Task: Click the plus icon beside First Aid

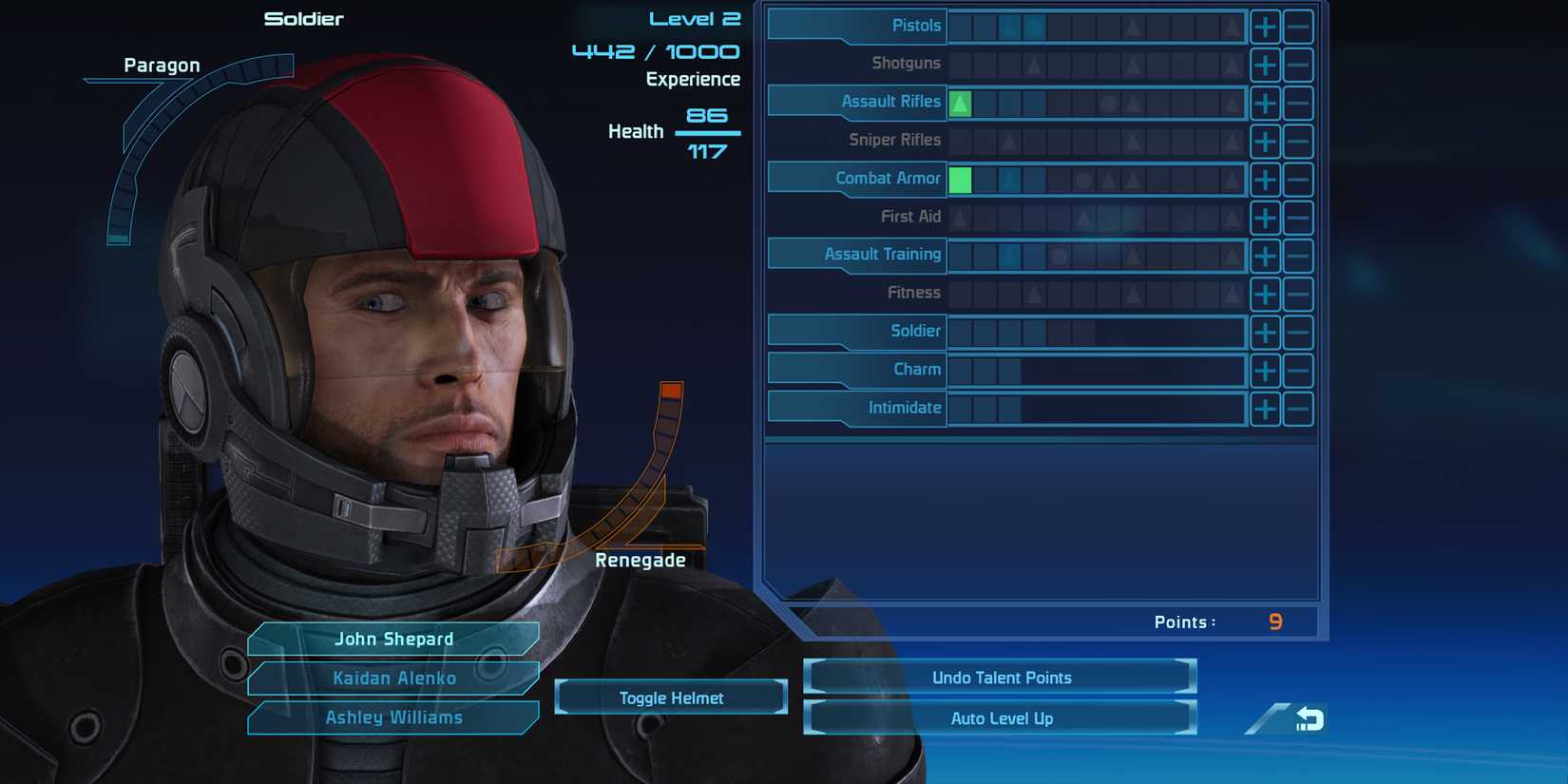Action: coord(1265,218)
